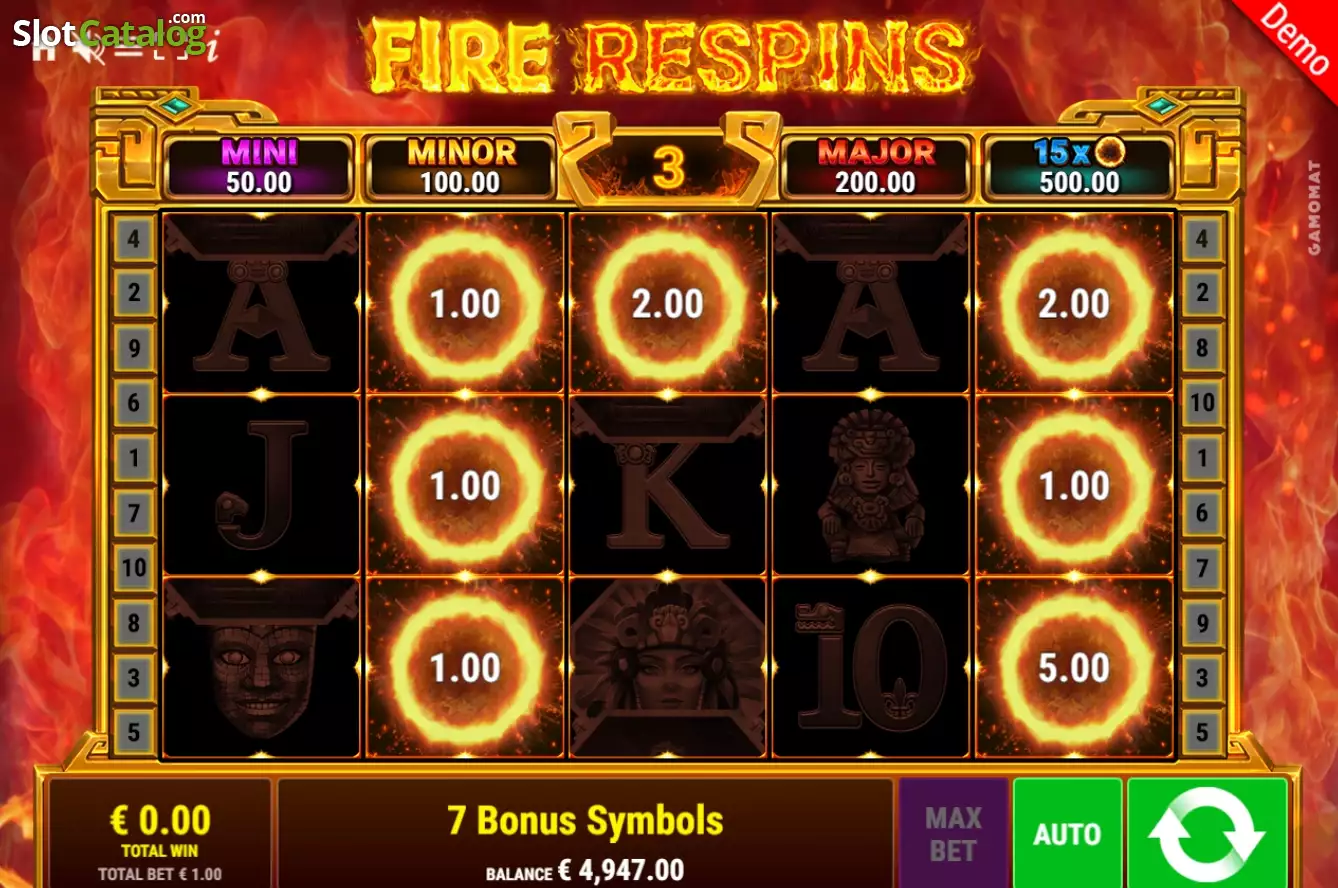Image resolution: width=1338 pixels, height=888 pixels.
Task: Click the Aztec idol symbol on reel four
Action: 871,484
